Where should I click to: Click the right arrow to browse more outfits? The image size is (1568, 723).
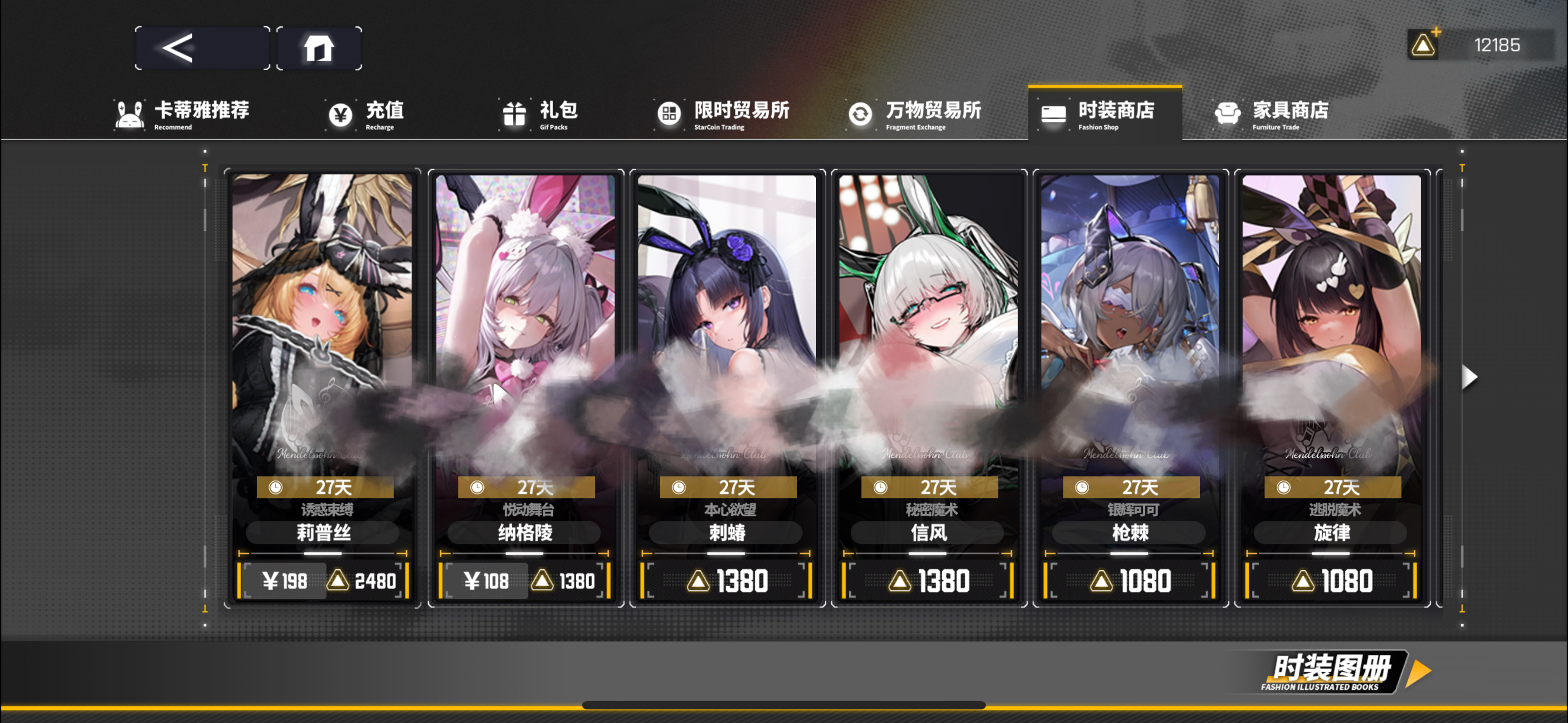(x=1470, y=376)
